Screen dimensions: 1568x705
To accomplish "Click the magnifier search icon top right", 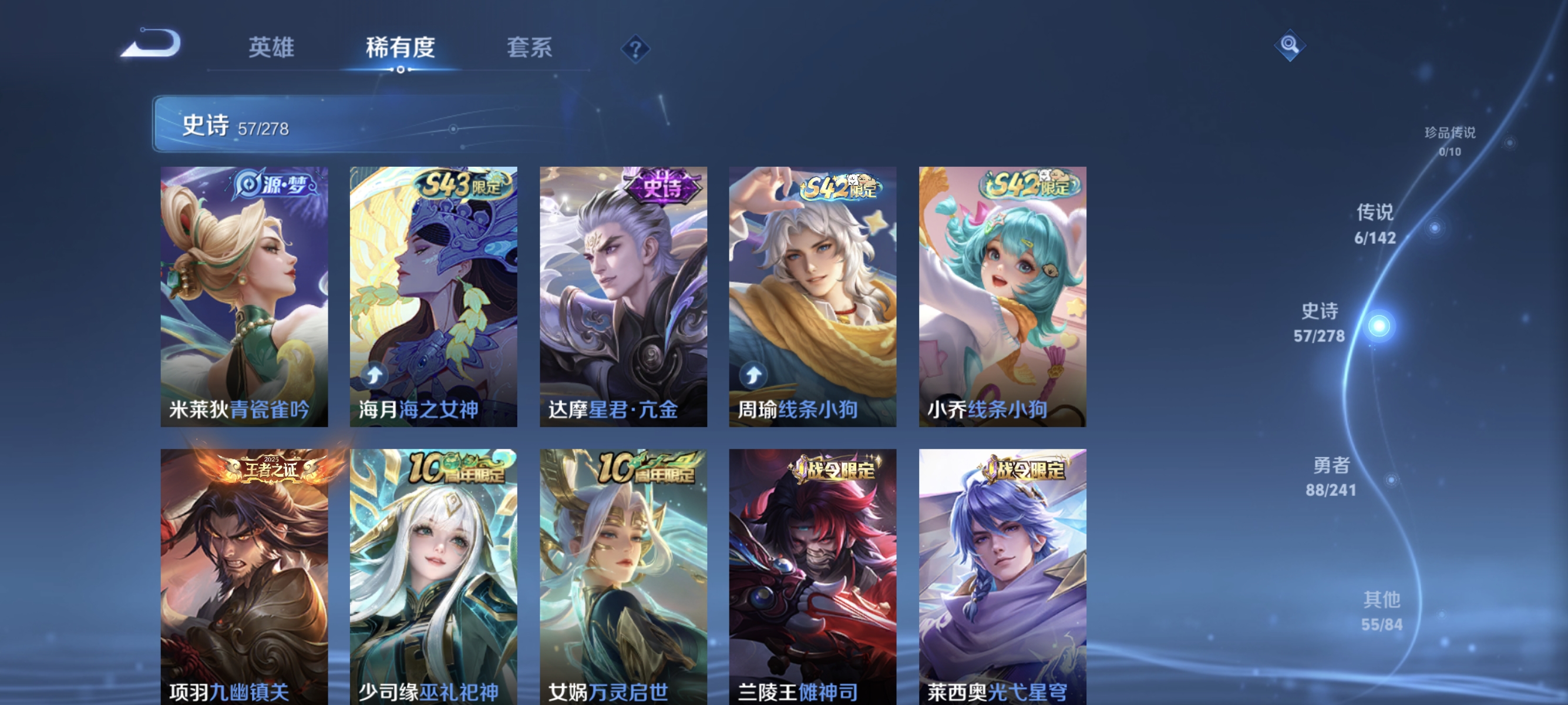I will (x=1290, y=46).
